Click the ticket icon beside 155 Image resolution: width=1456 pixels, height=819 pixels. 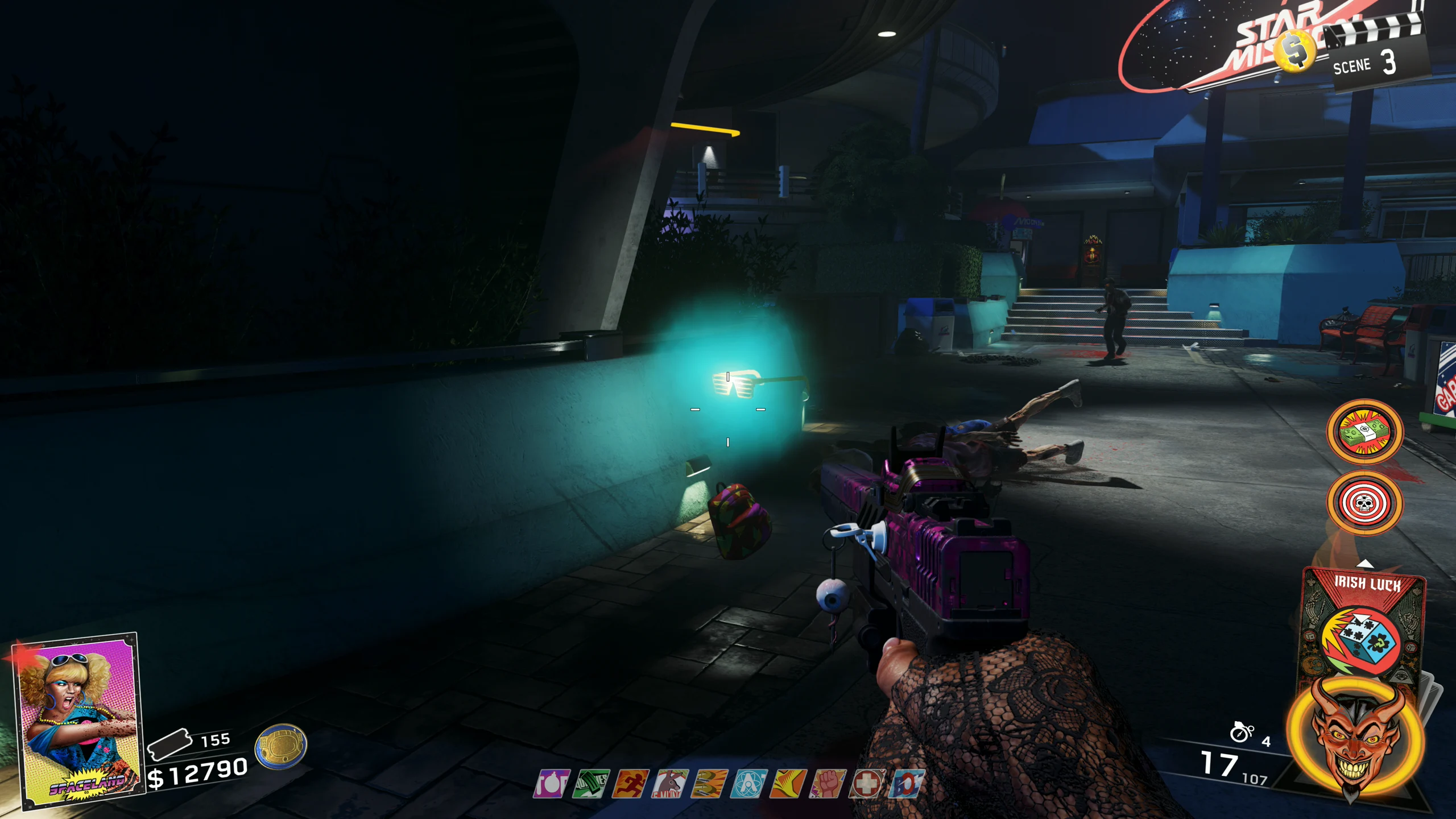point(169,743)
